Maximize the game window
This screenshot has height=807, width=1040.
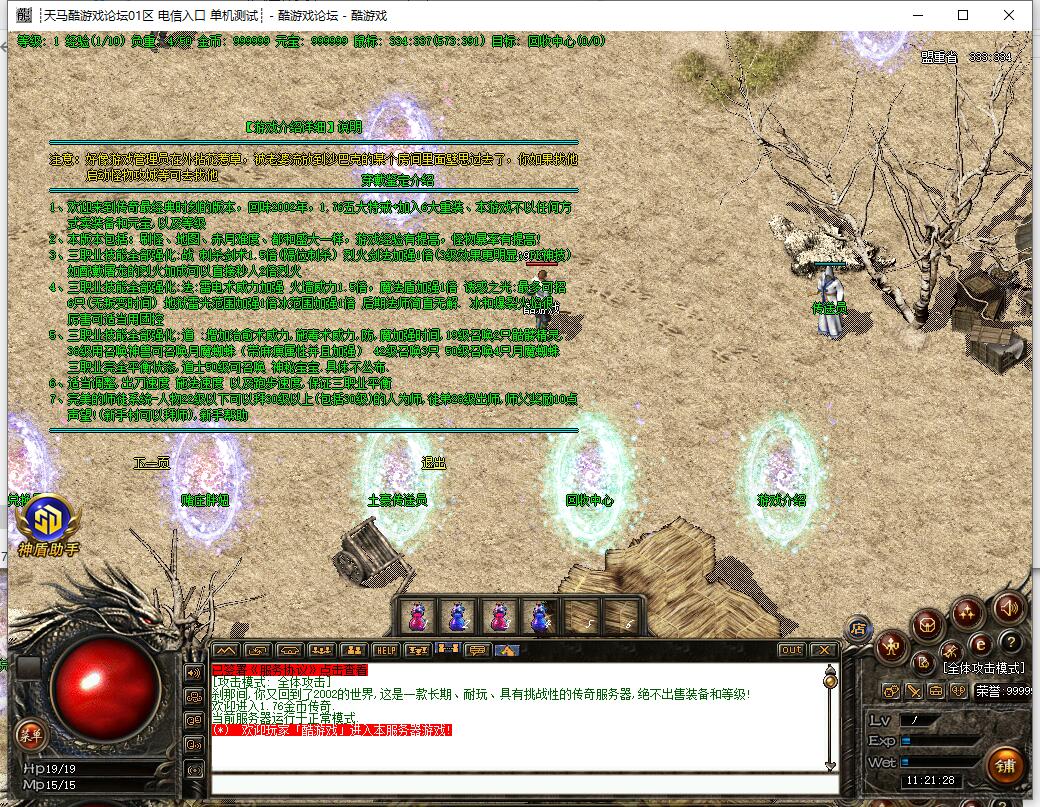(x=963, y=15)
